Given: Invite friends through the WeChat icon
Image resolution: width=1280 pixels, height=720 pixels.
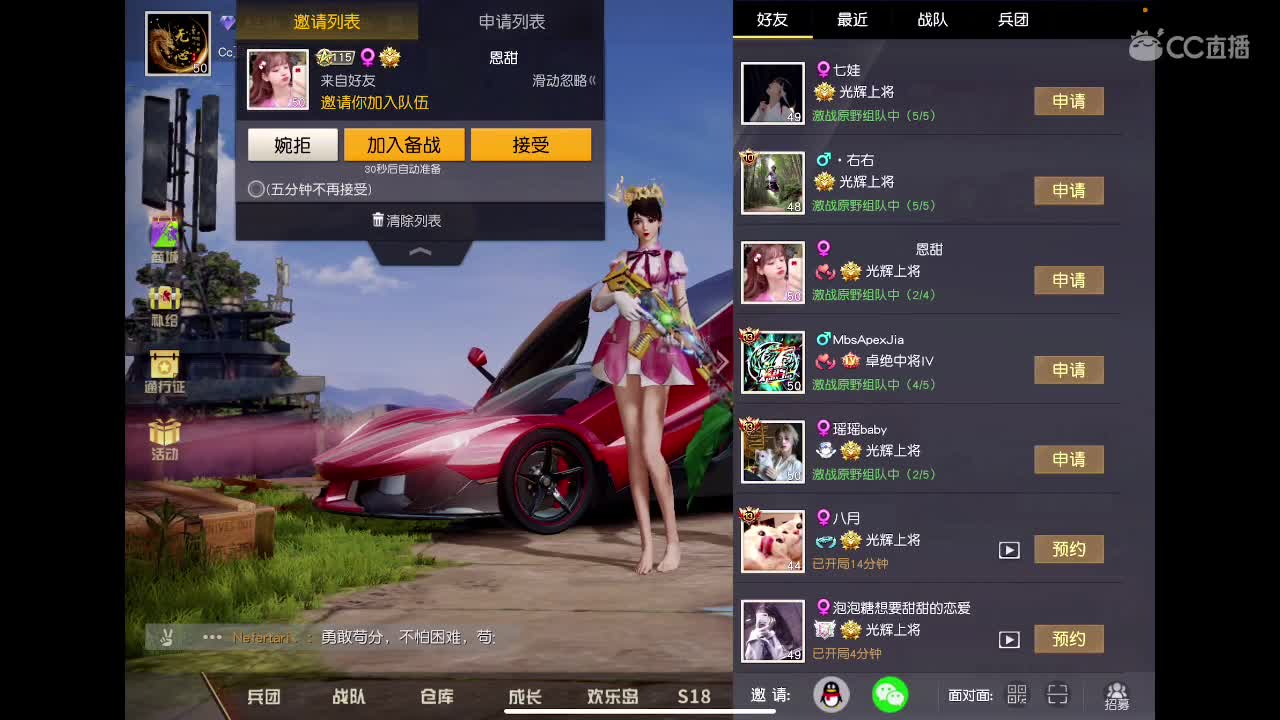Looking at the screenshot, I should click(x=889, y=694).
